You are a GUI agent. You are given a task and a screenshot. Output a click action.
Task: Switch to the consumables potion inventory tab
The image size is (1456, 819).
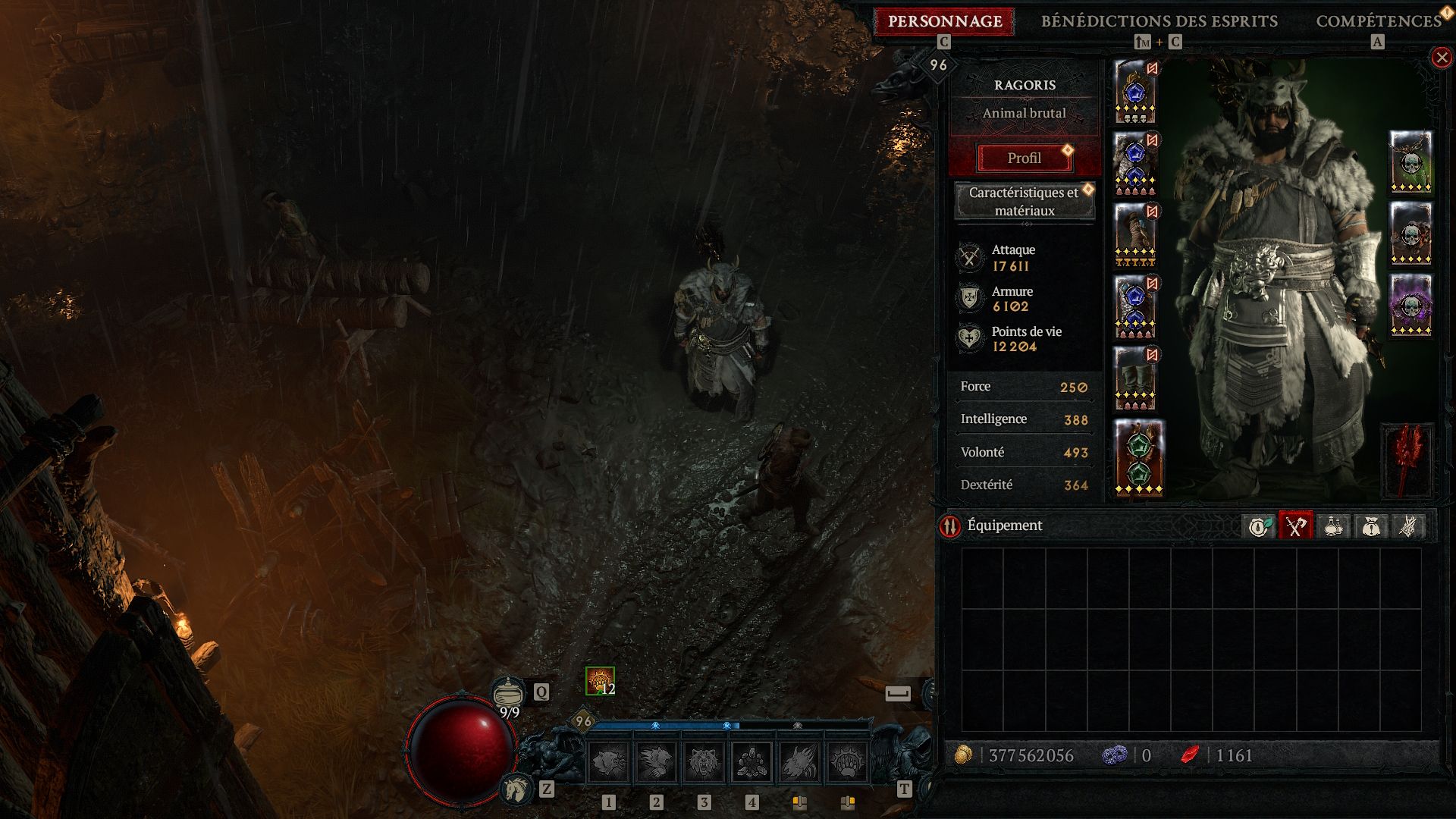[1333, 526]
